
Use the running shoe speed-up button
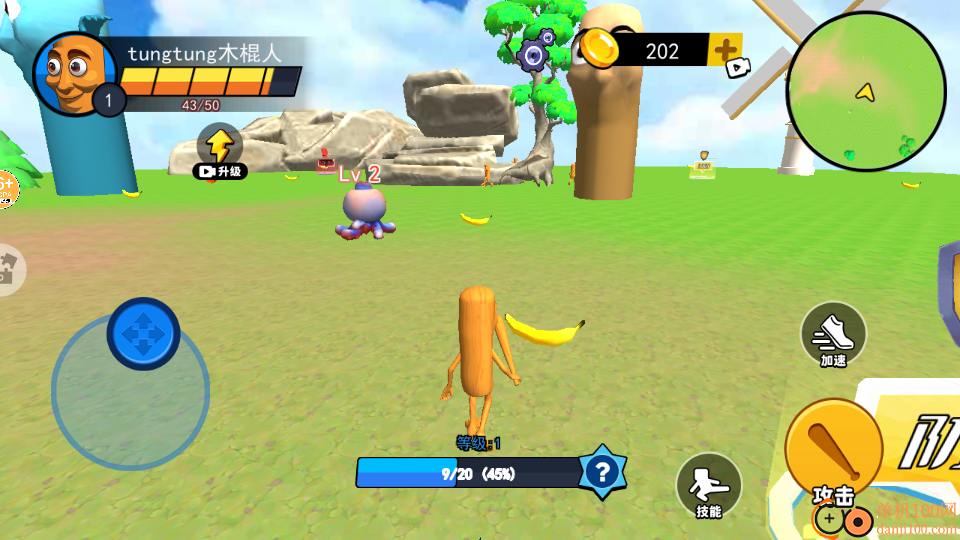click(x=833, y=334)
